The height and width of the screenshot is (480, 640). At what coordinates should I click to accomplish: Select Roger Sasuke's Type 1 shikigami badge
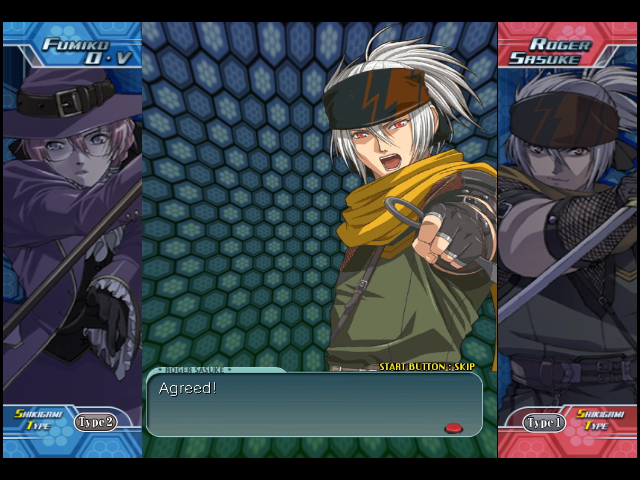[544, 422]
